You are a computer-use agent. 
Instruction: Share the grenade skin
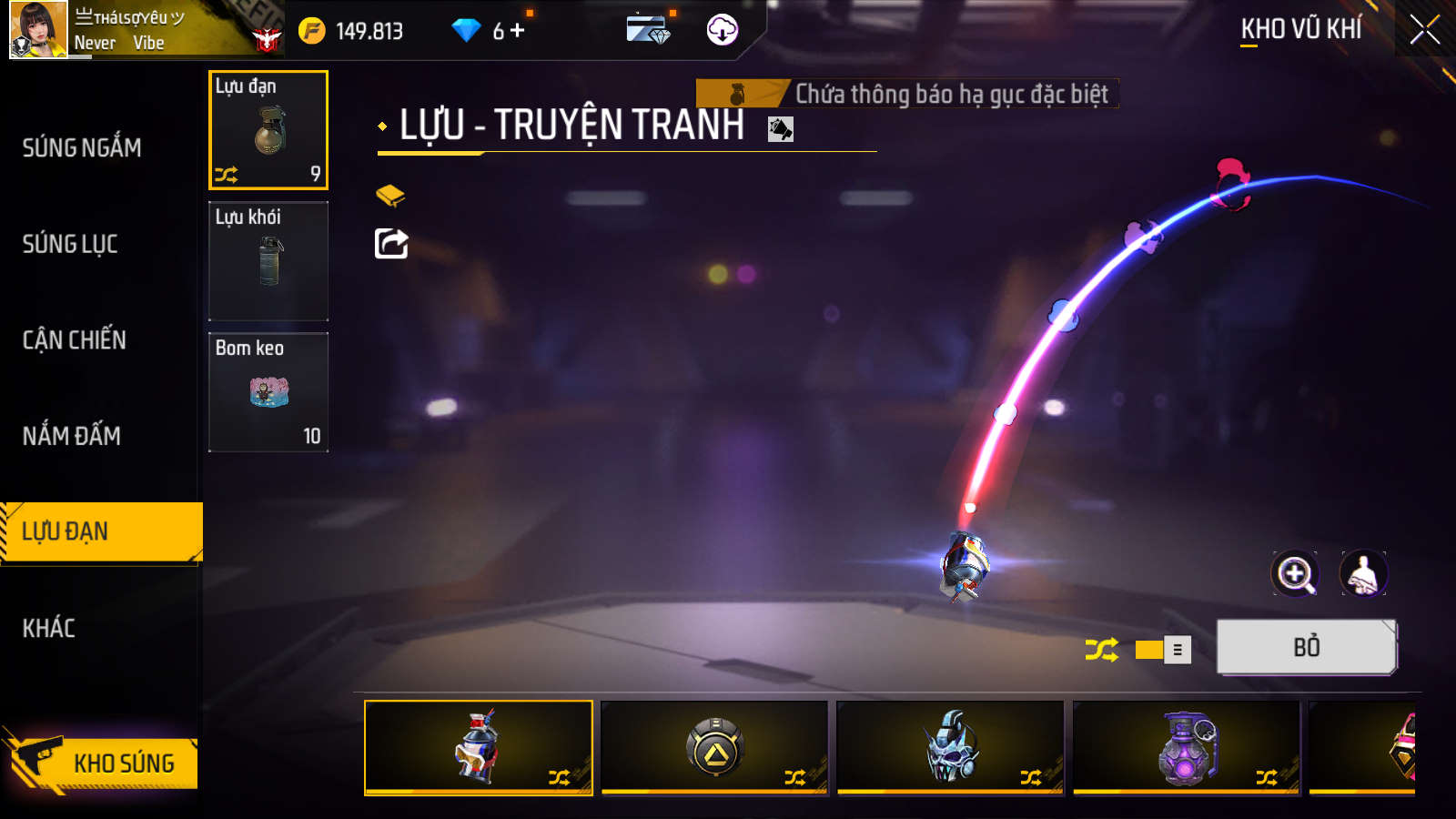(391, 244)
